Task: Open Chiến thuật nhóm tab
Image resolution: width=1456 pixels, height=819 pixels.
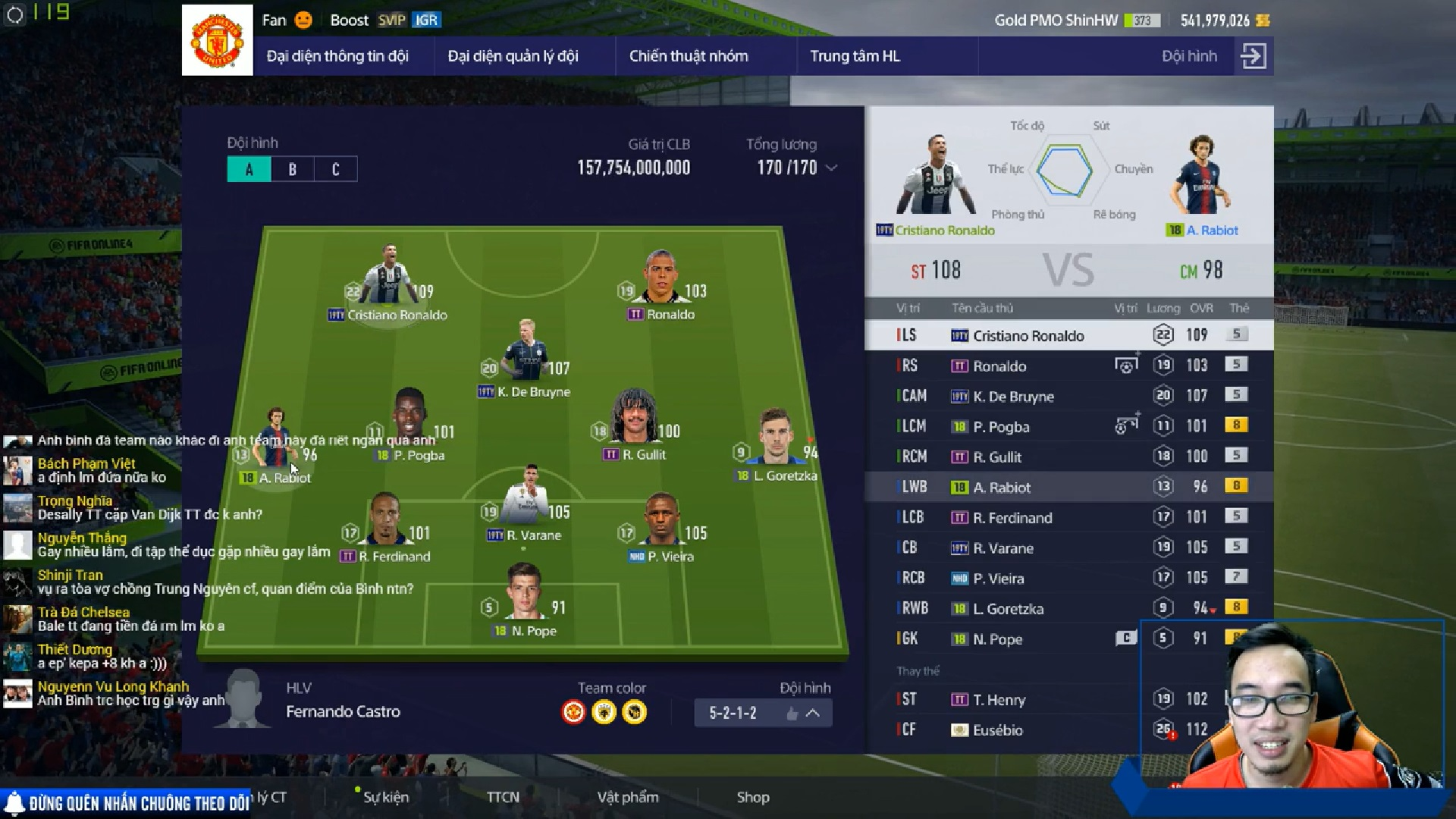Action: (x=689, y=56)
